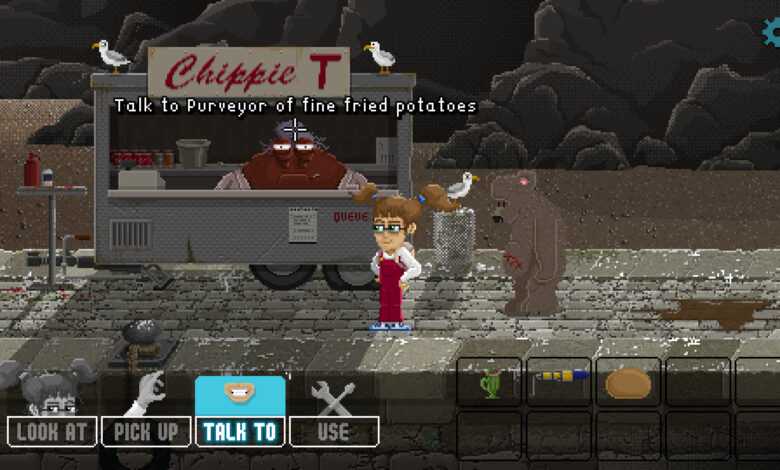Select the Look At verb
The height and width of the screenshot is (470, 780).
[52, 431]
